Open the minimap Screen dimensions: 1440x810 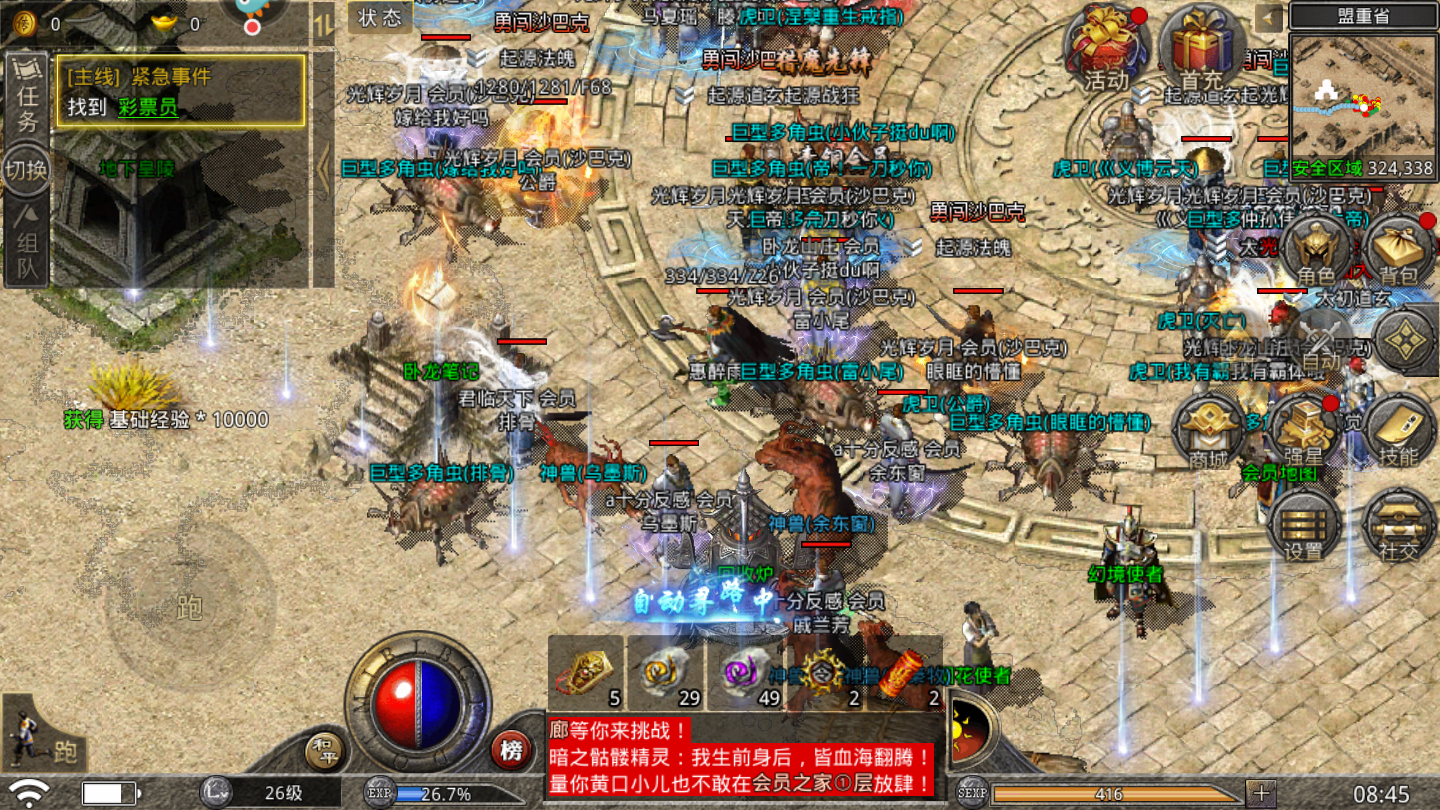coord(1363,106)
